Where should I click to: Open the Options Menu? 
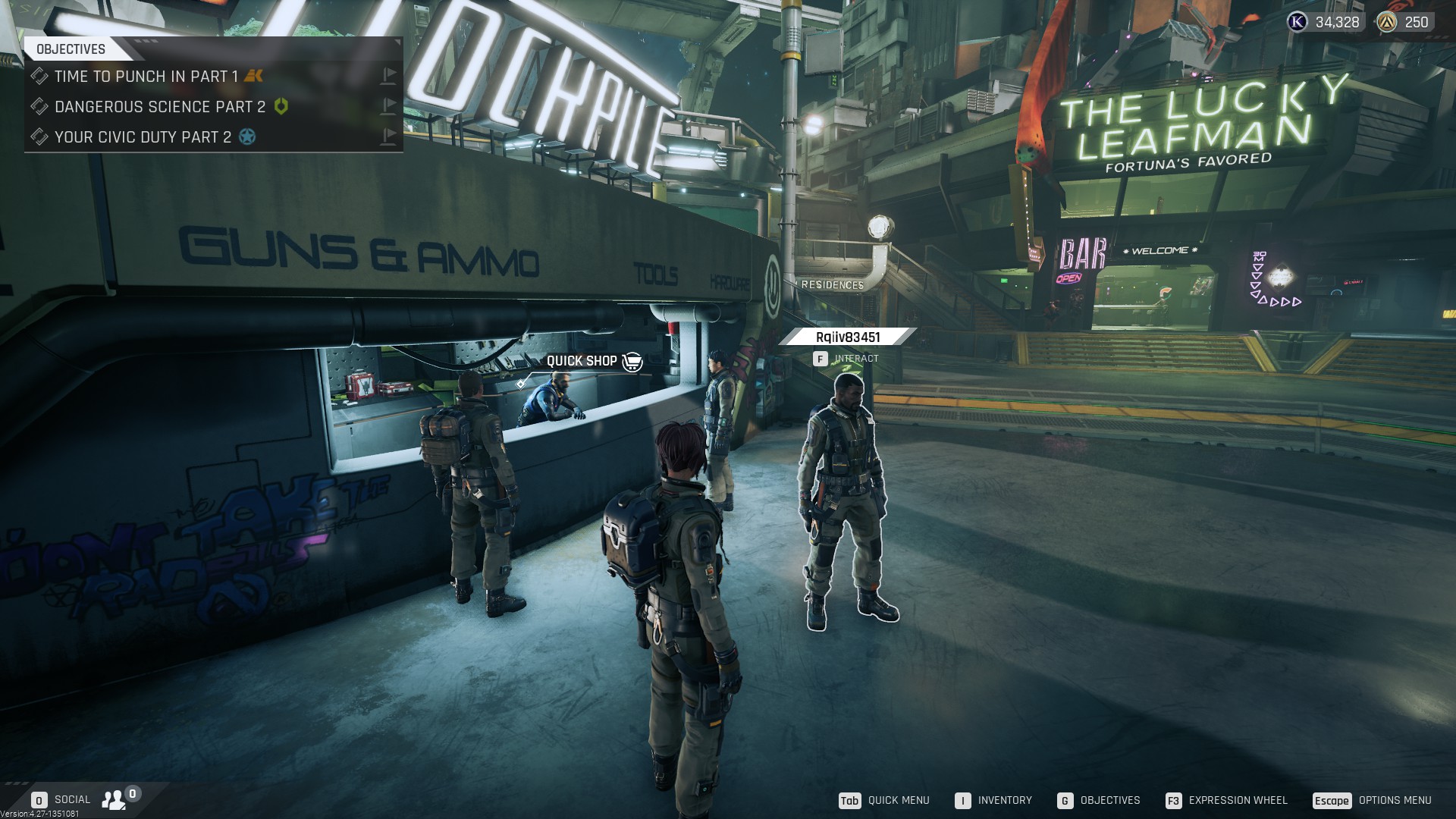pos(1373,801)
